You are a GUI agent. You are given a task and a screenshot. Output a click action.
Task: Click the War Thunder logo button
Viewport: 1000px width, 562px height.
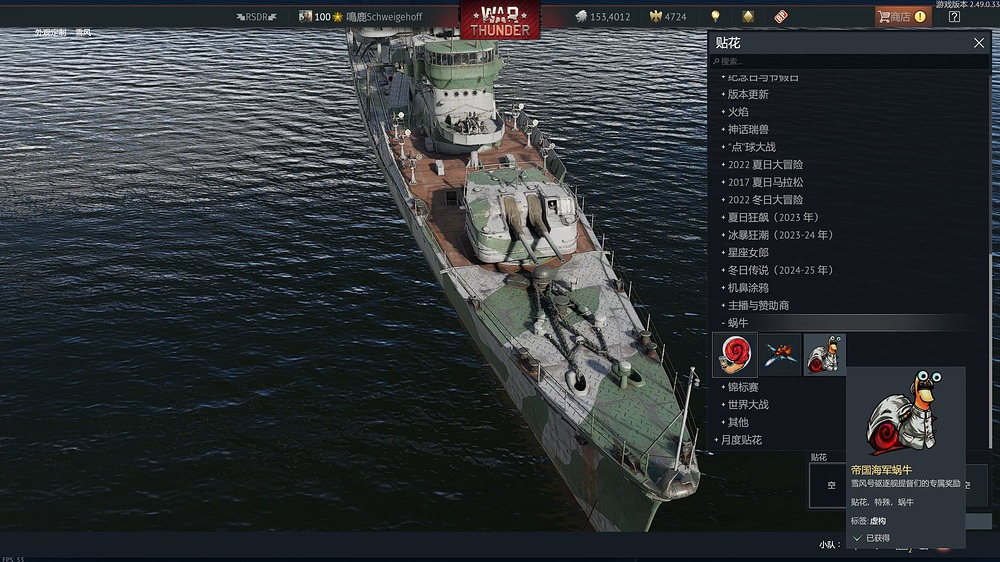click(x=499, y=18)
